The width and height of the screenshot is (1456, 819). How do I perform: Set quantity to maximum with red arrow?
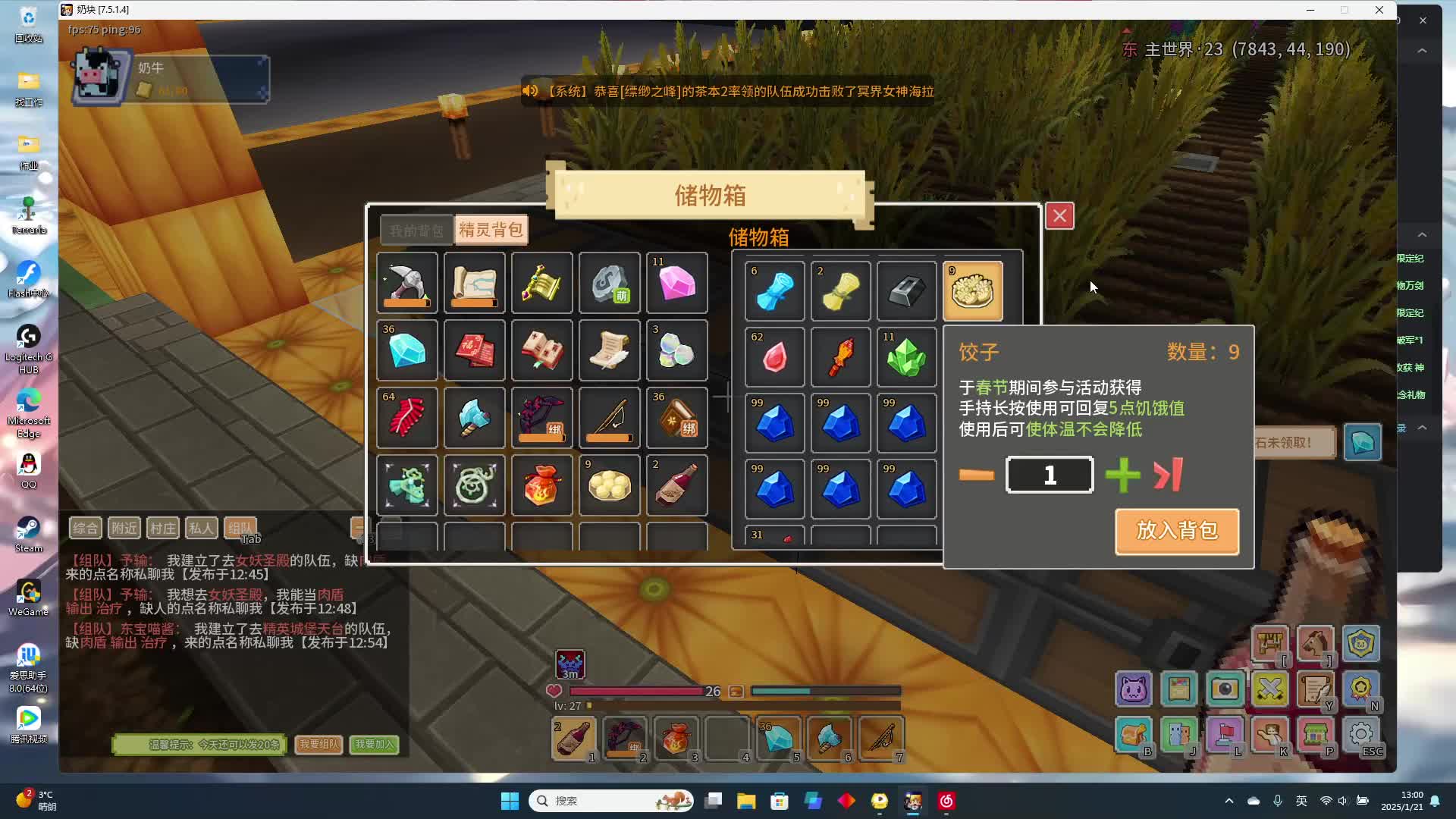coord(1168,475)
